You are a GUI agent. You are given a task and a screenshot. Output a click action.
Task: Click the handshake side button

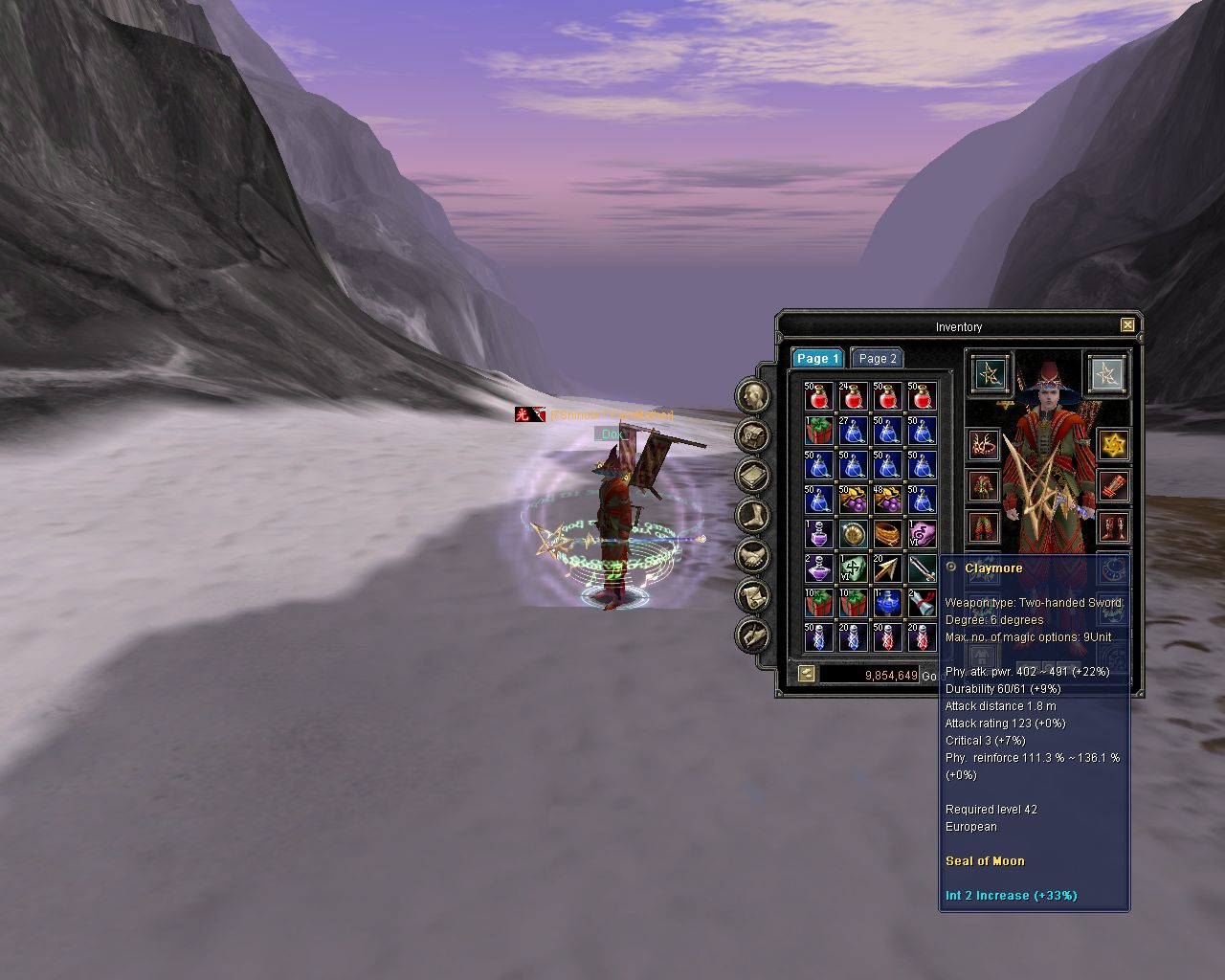(x=753, y=555)
